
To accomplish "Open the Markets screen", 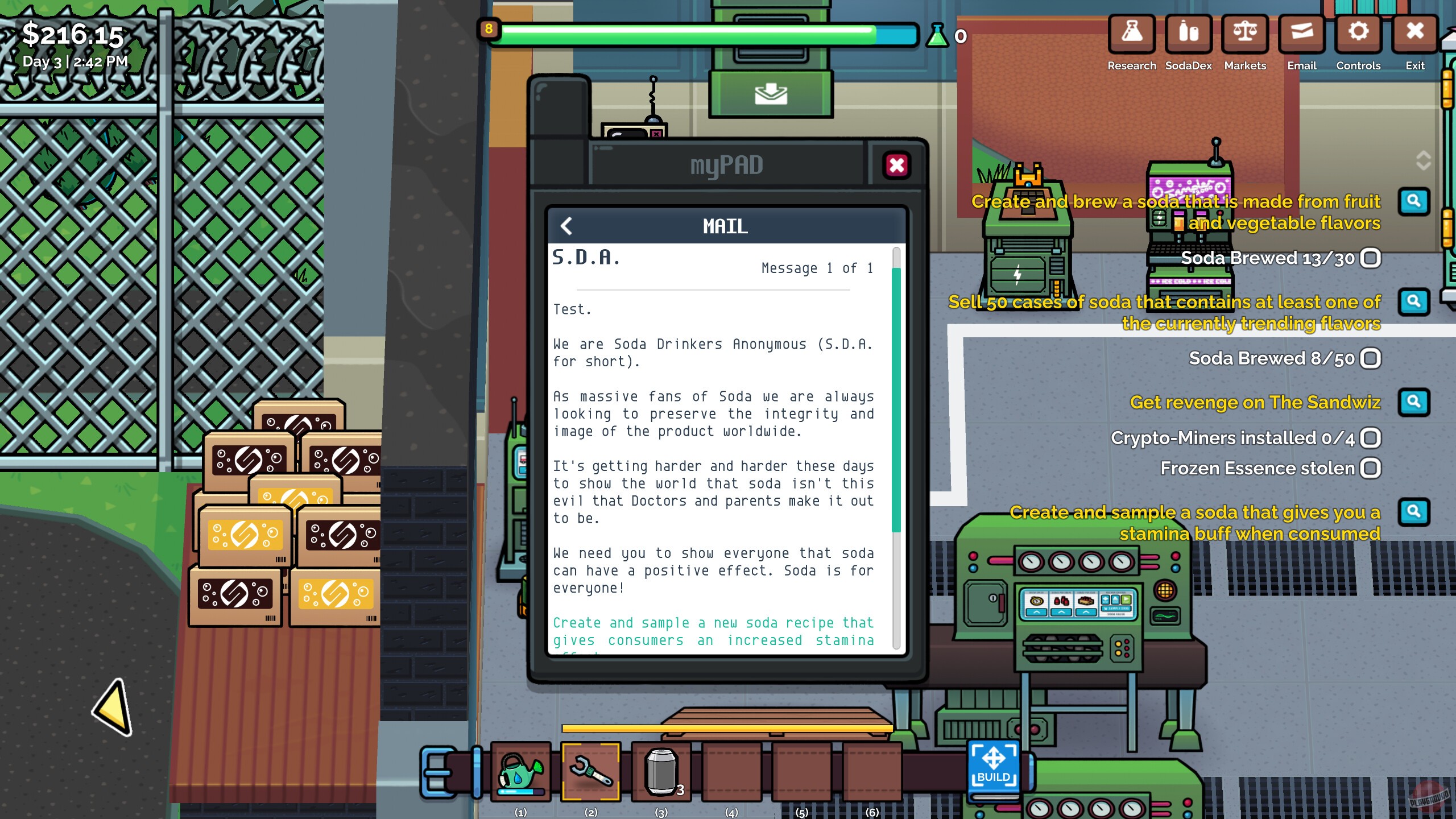I will coord(1245,35).
